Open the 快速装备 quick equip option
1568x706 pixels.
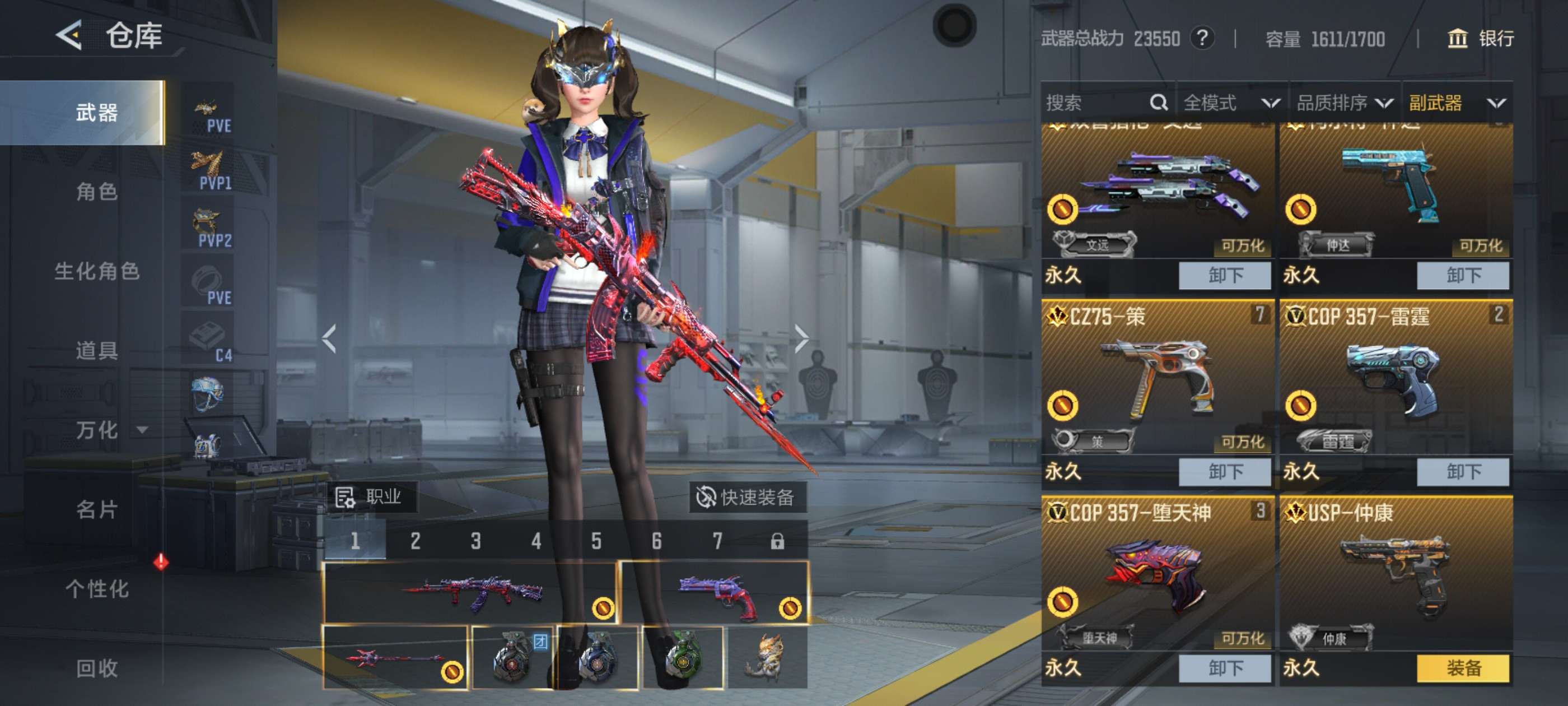pos(747,497)
